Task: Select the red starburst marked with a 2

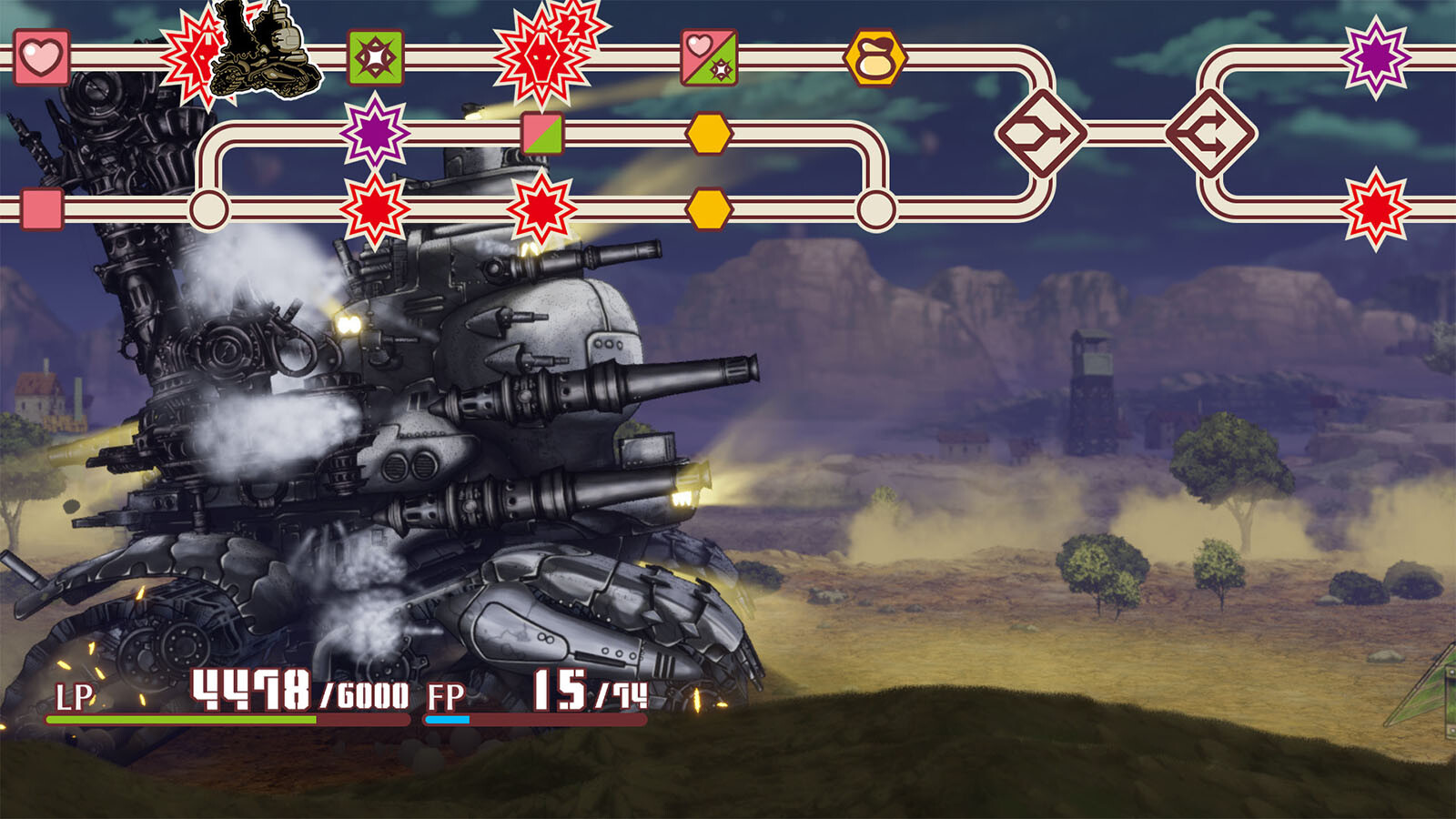Action: [x=544, y=56]
